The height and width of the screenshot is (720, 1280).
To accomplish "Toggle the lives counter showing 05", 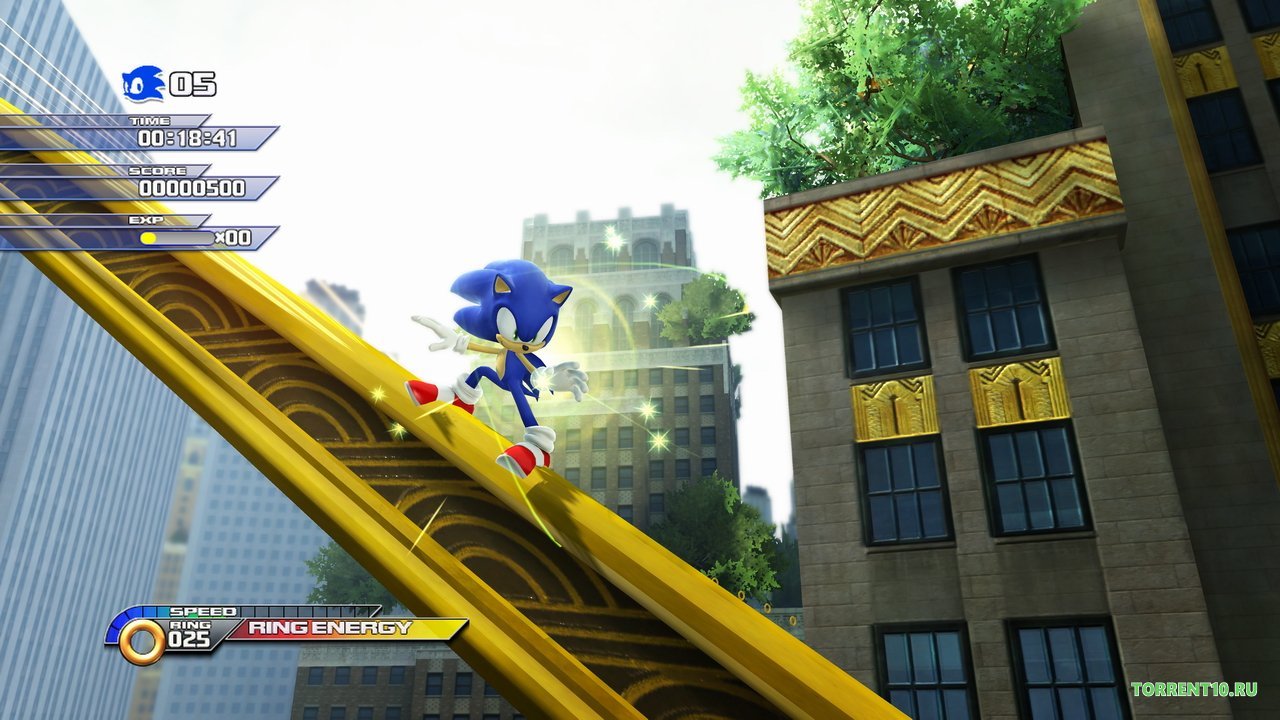I will point(194,85).
